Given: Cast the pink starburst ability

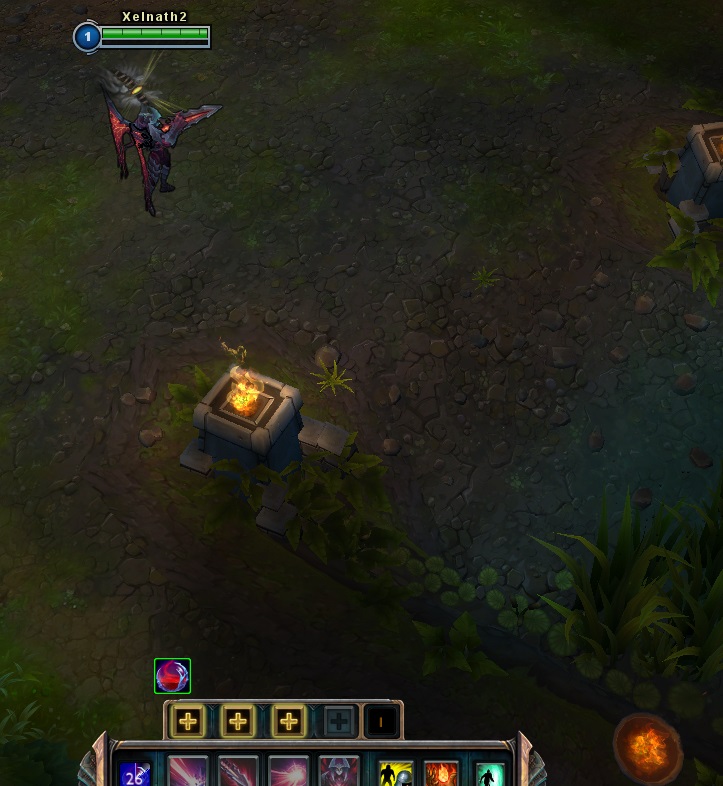Looking at the screenshot, I should [x=289, y=772].
